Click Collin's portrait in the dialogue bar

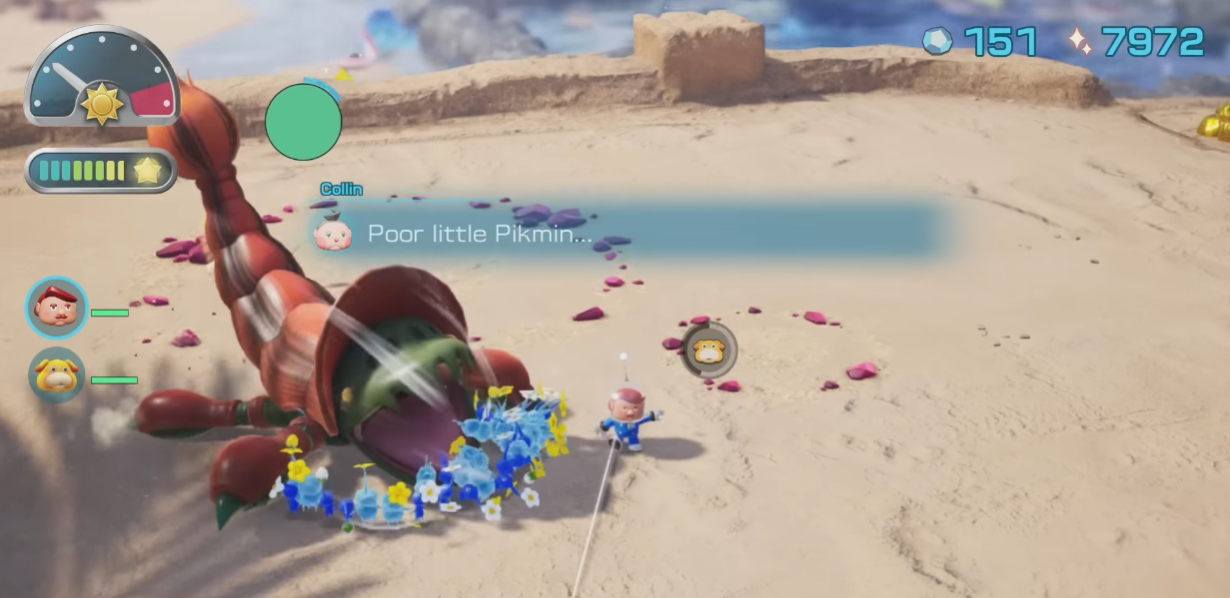332,233
